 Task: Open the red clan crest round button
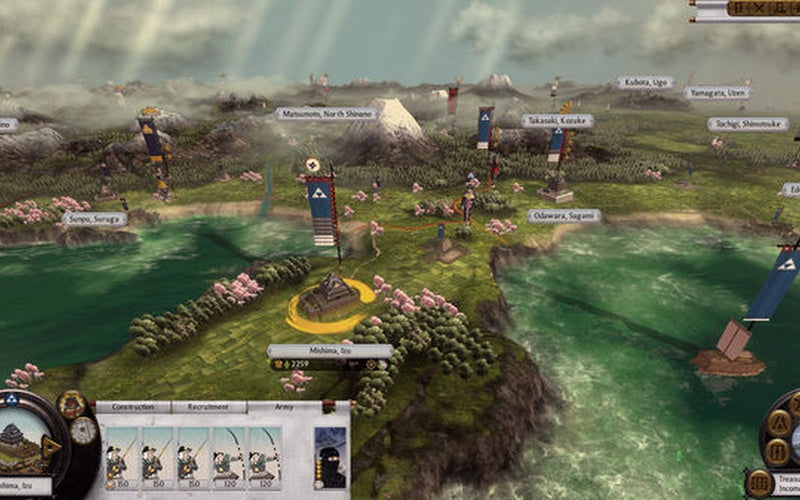coord(71,403)
